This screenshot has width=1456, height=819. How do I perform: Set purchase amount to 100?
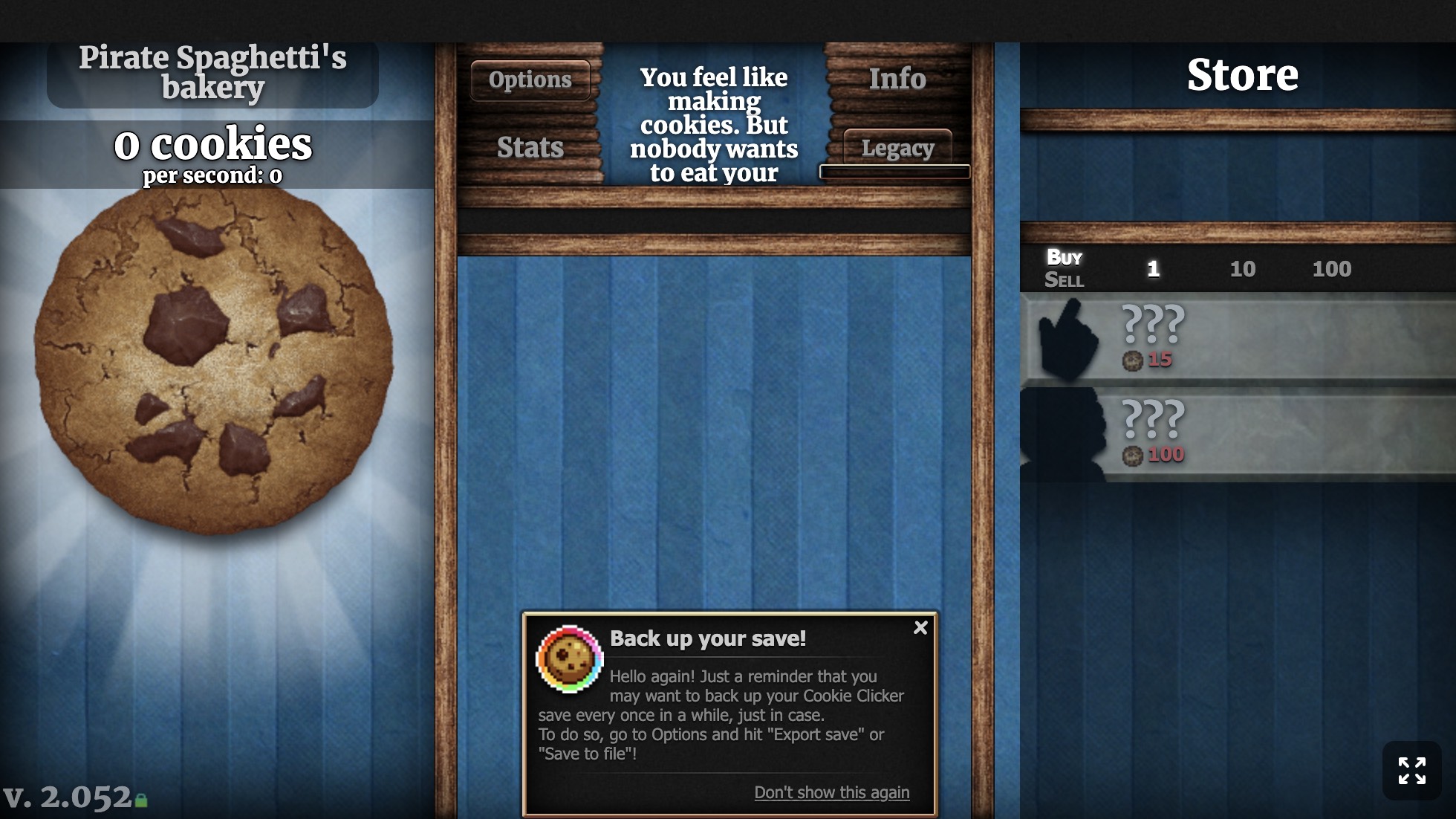coord(1331,269)
